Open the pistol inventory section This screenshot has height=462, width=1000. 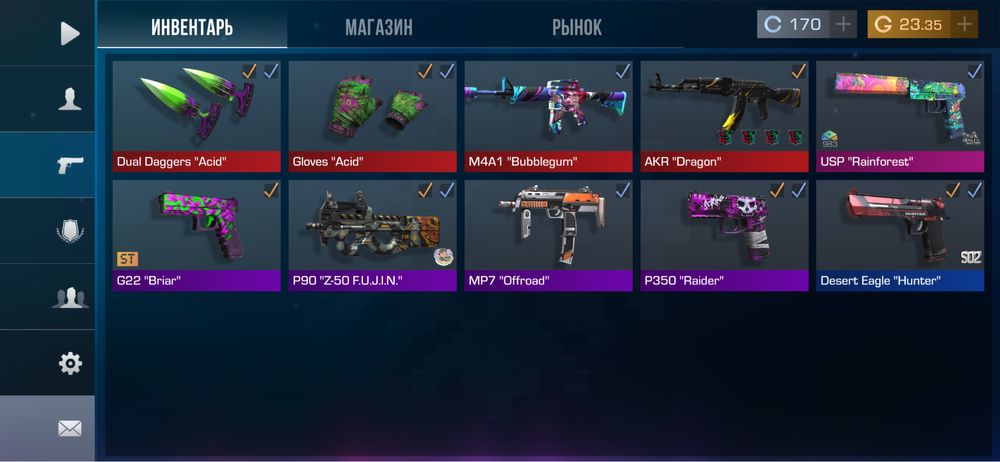[69, 165]
